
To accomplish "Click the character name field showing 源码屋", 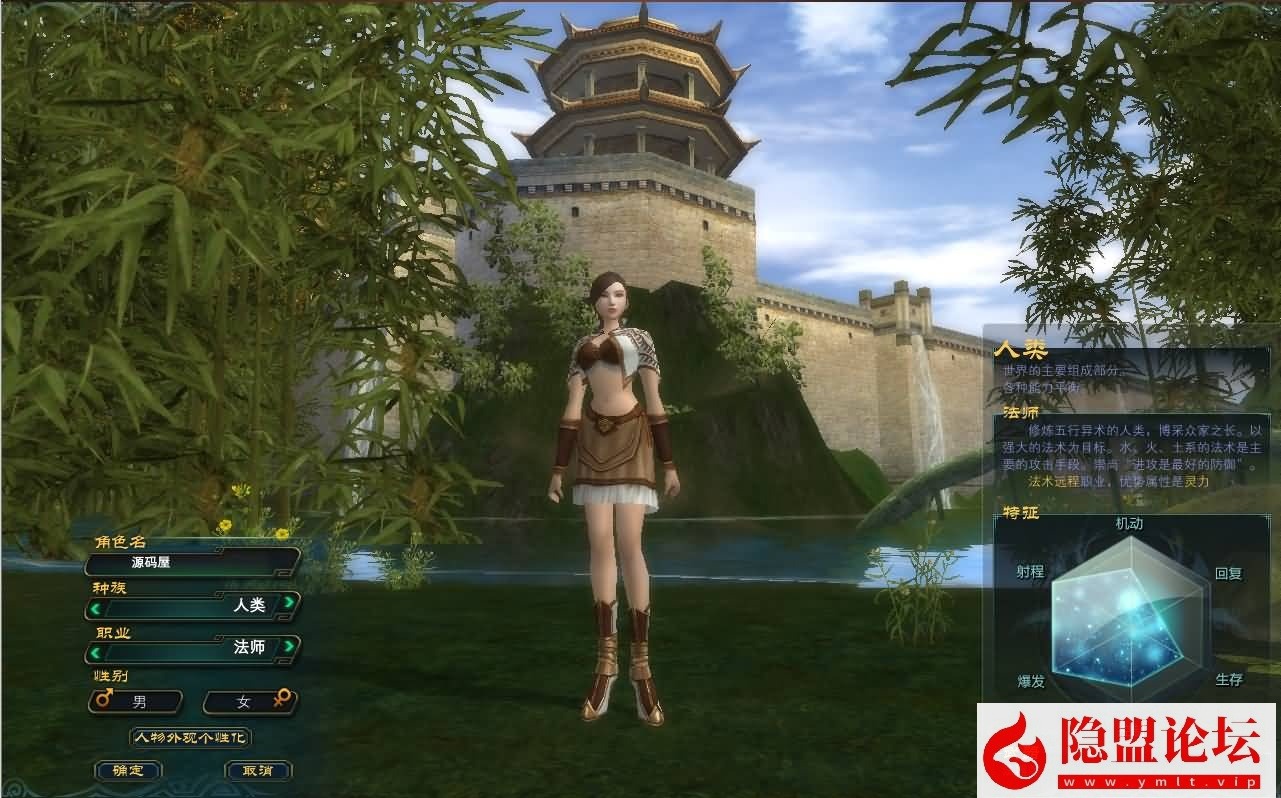I will (x=190, y=563).
